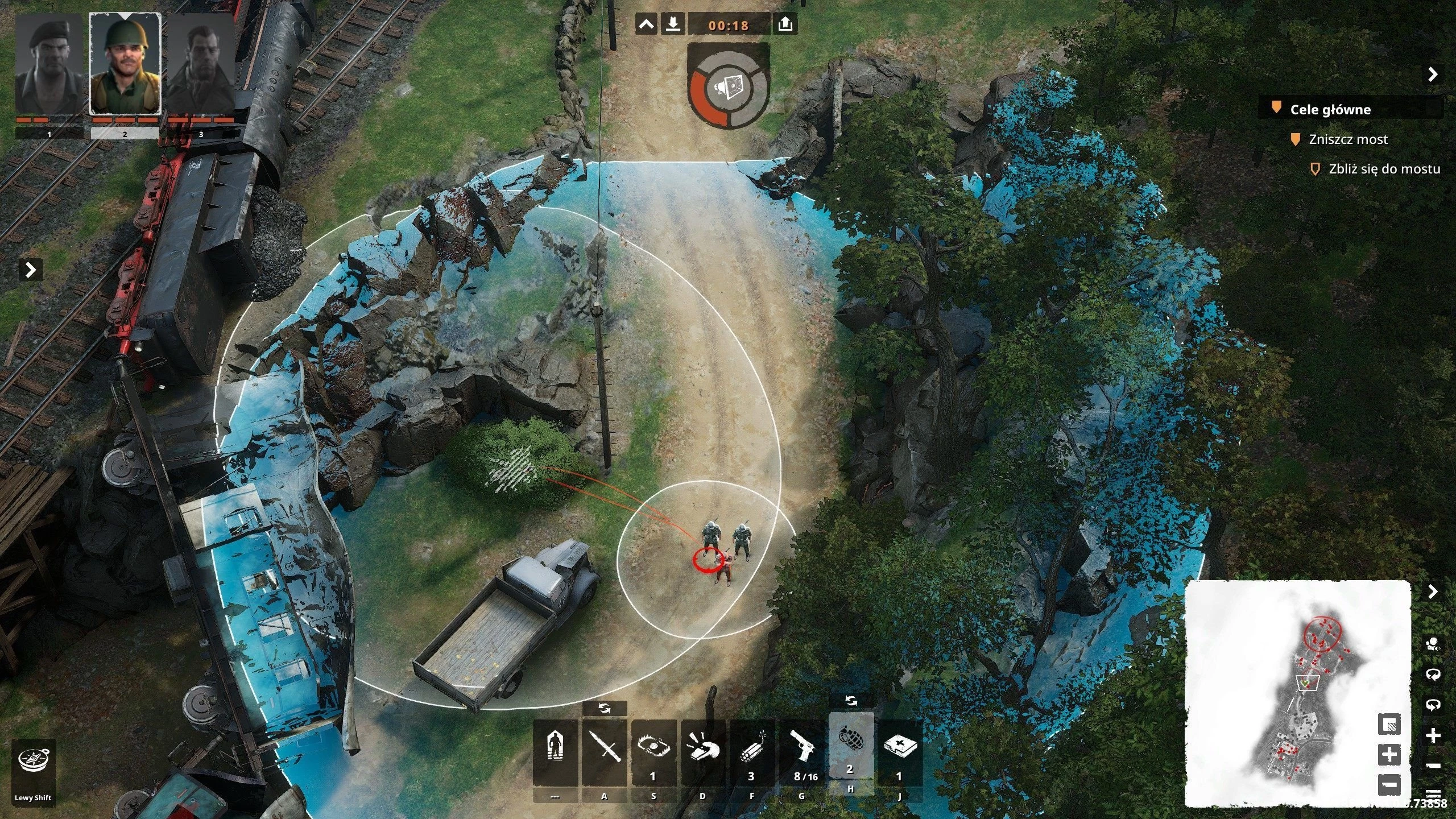Open the hamburger menu below the camera controls
Viewport: 1456px width, 819px height.
[1433, 794]
